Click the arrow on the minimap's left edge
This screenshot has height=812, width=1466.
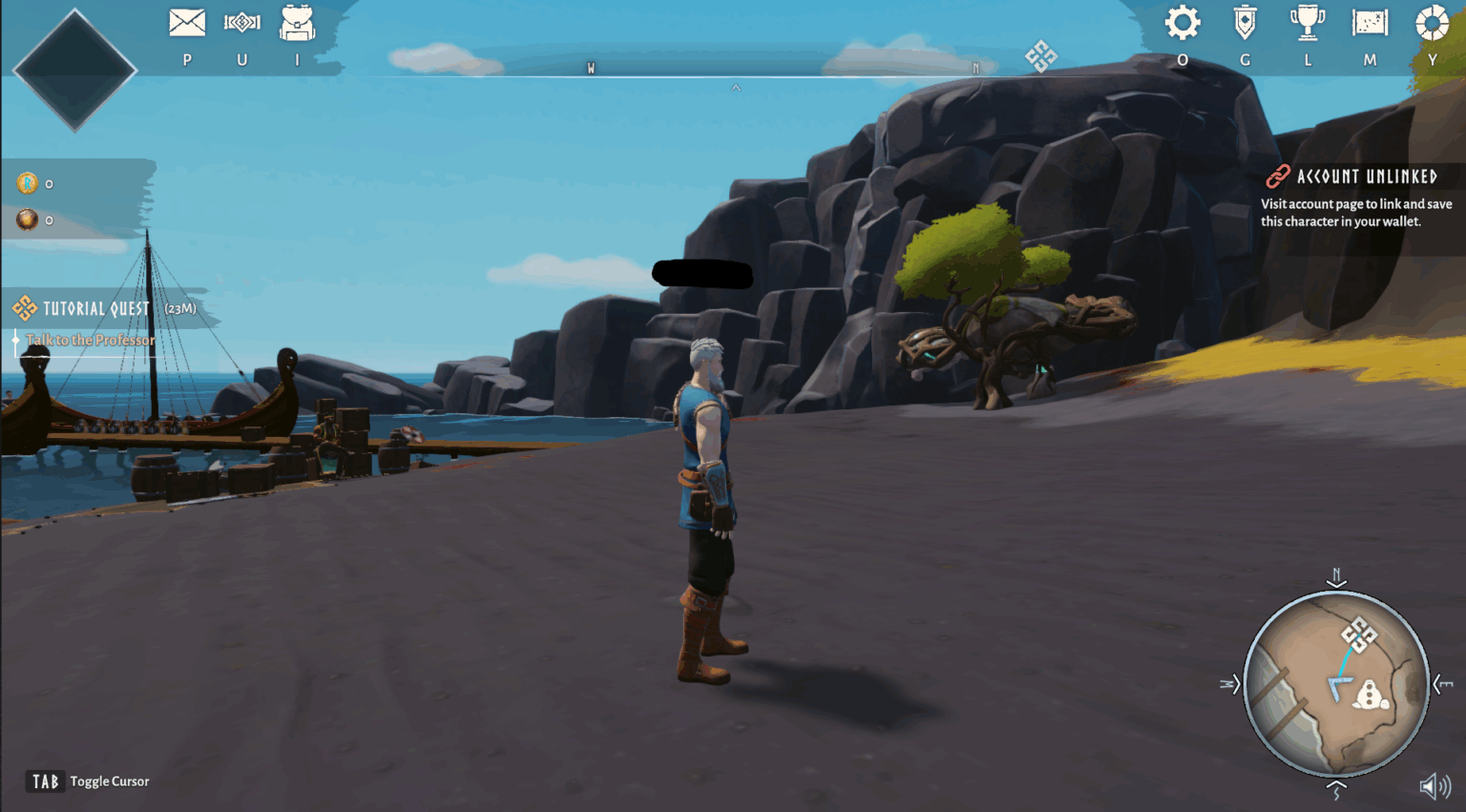tap(1229, 684)
